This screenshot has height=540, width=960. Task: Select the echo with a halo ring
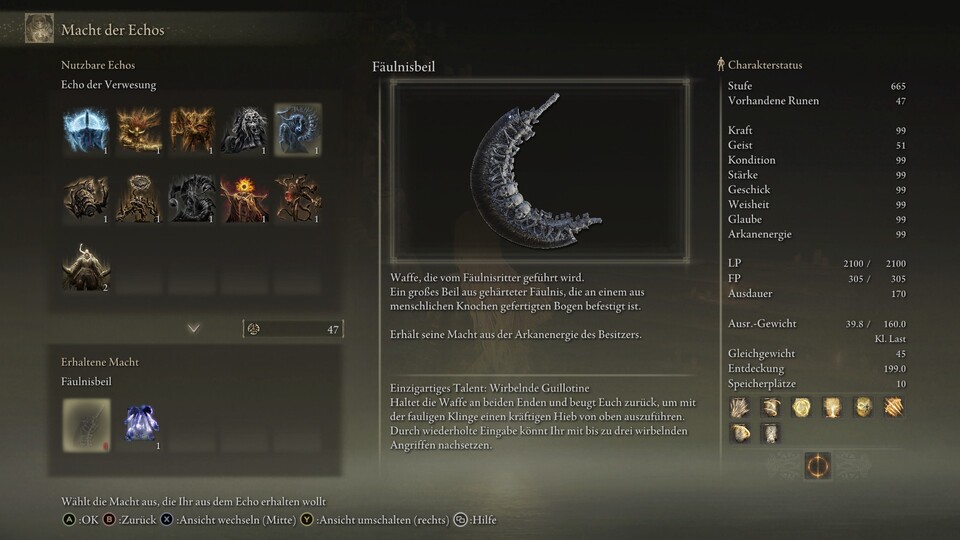(x=139, y=198)
